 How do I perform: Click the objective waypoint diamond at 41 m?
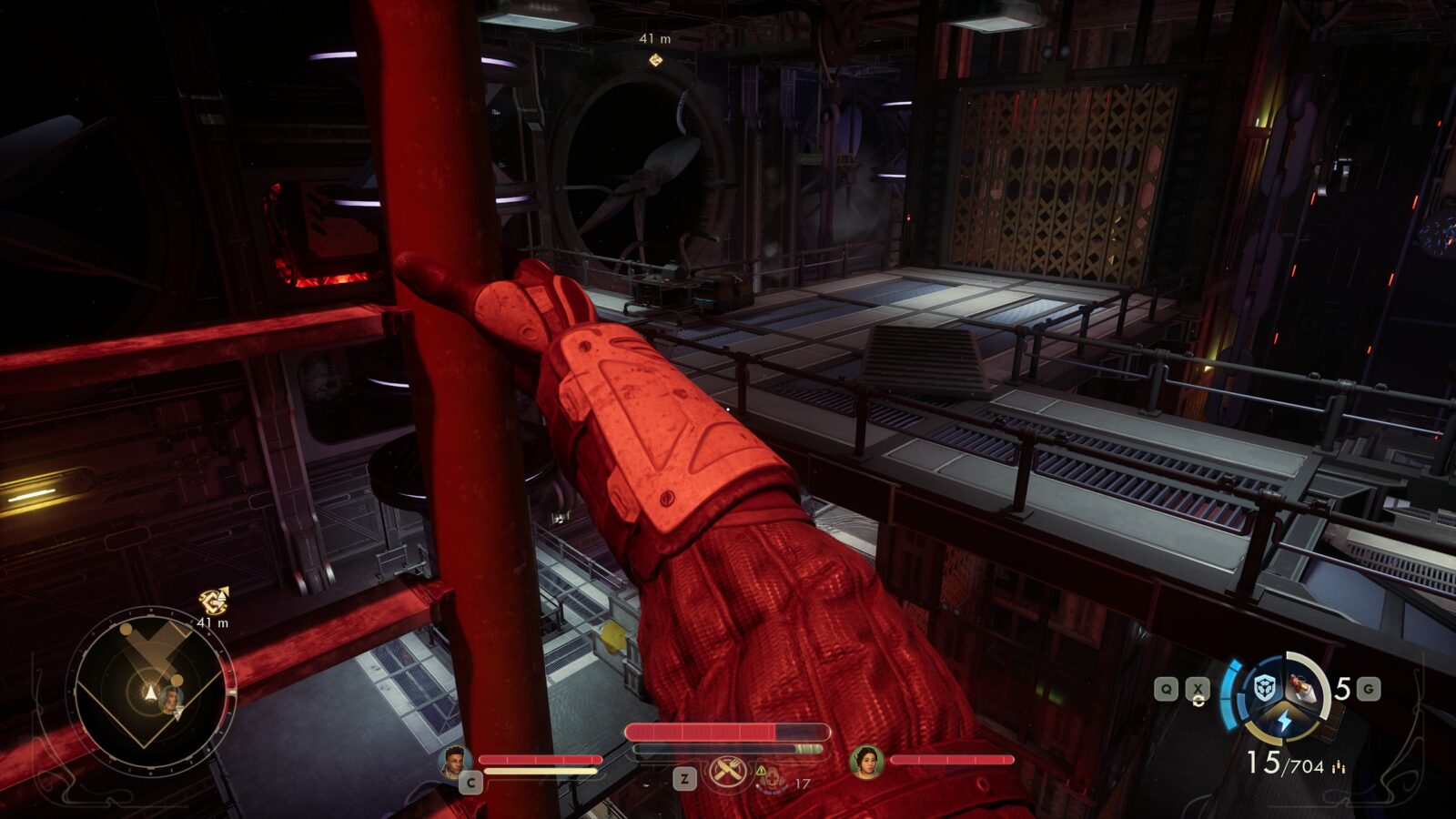654,60
